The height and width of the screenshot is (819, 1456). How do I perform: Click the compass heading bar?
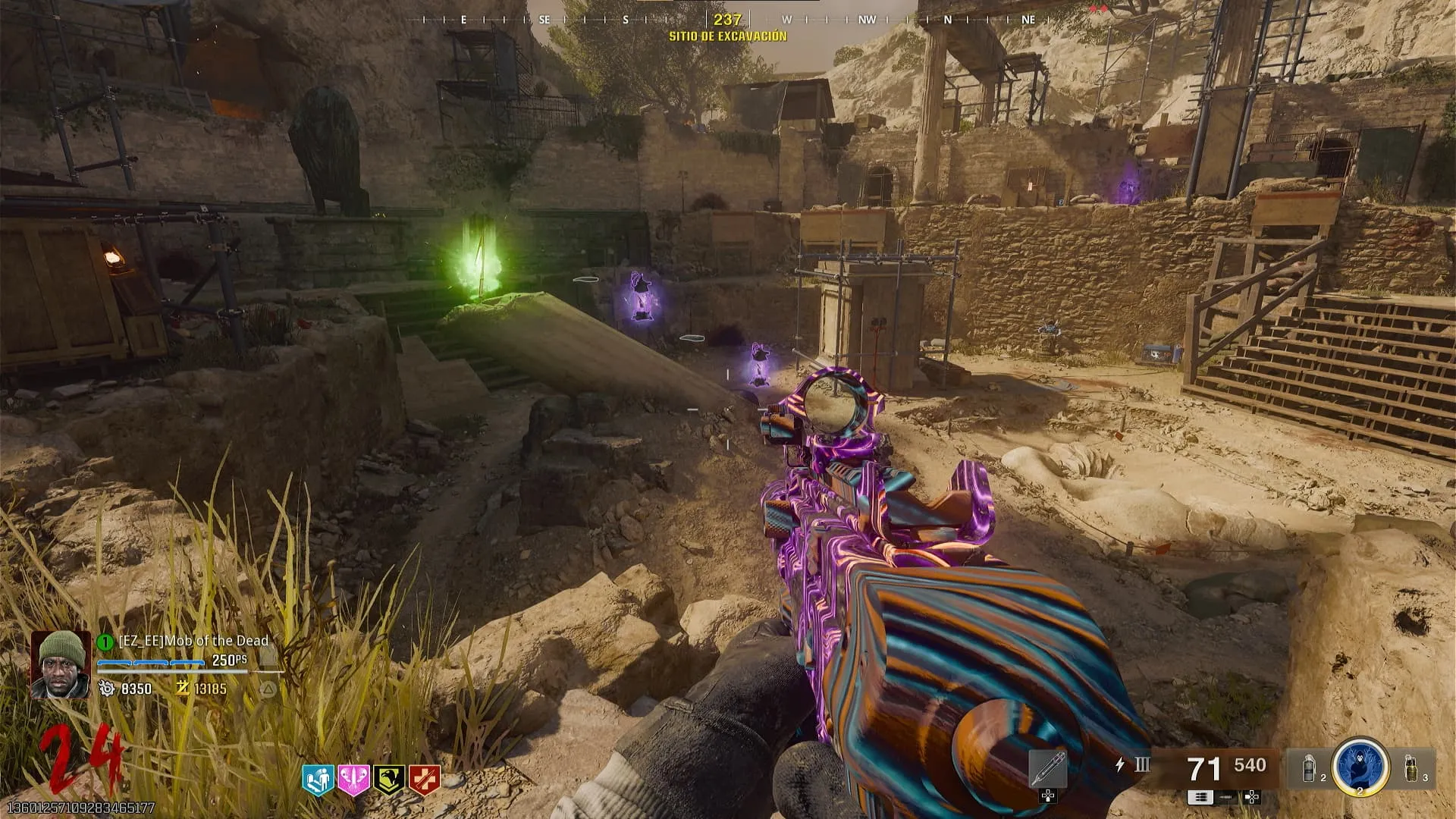click(726, 20)
